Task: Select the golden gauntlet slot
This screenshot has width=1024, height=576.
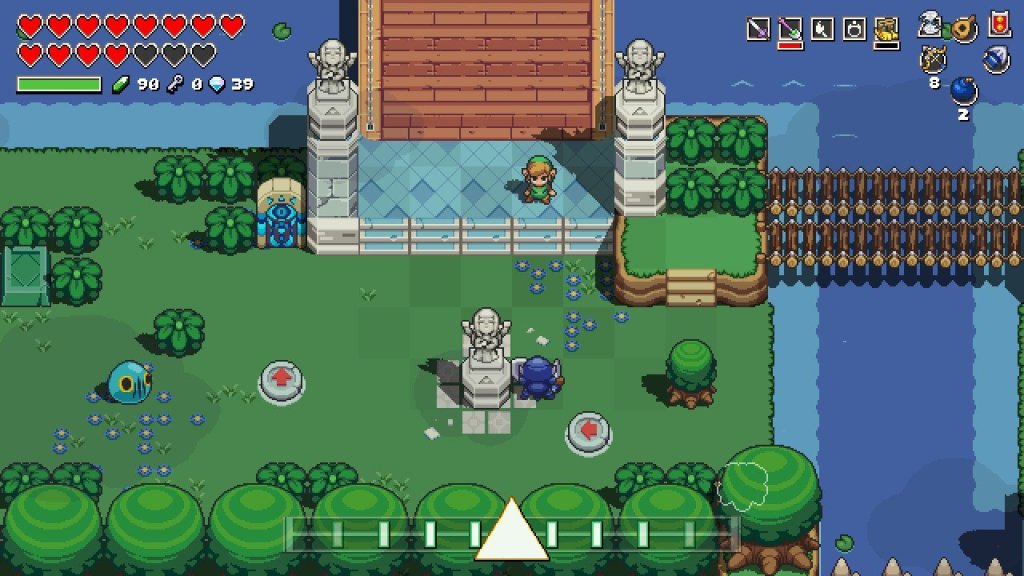Action: coord(886,29)
